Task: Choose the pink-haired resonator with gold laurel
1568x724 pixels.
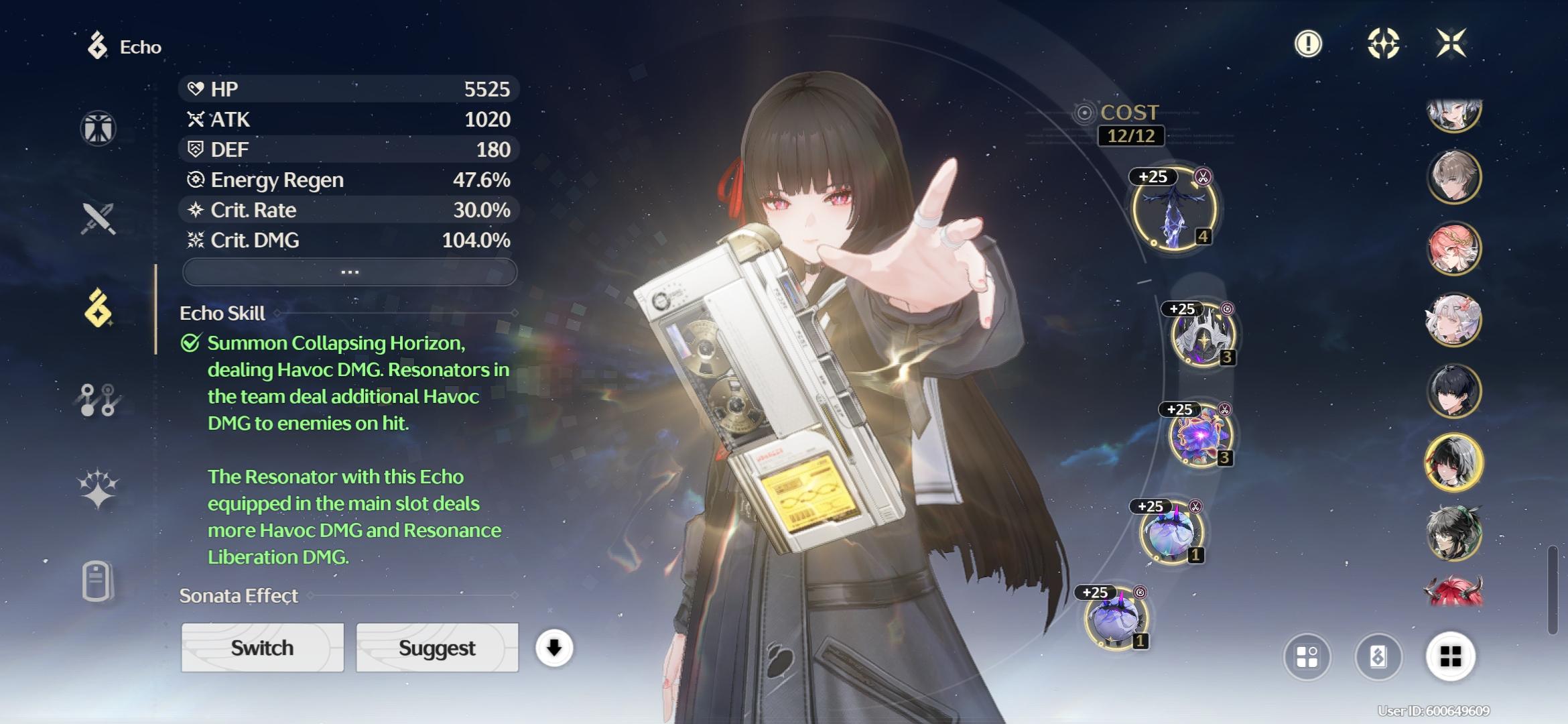Action: 1453,249
